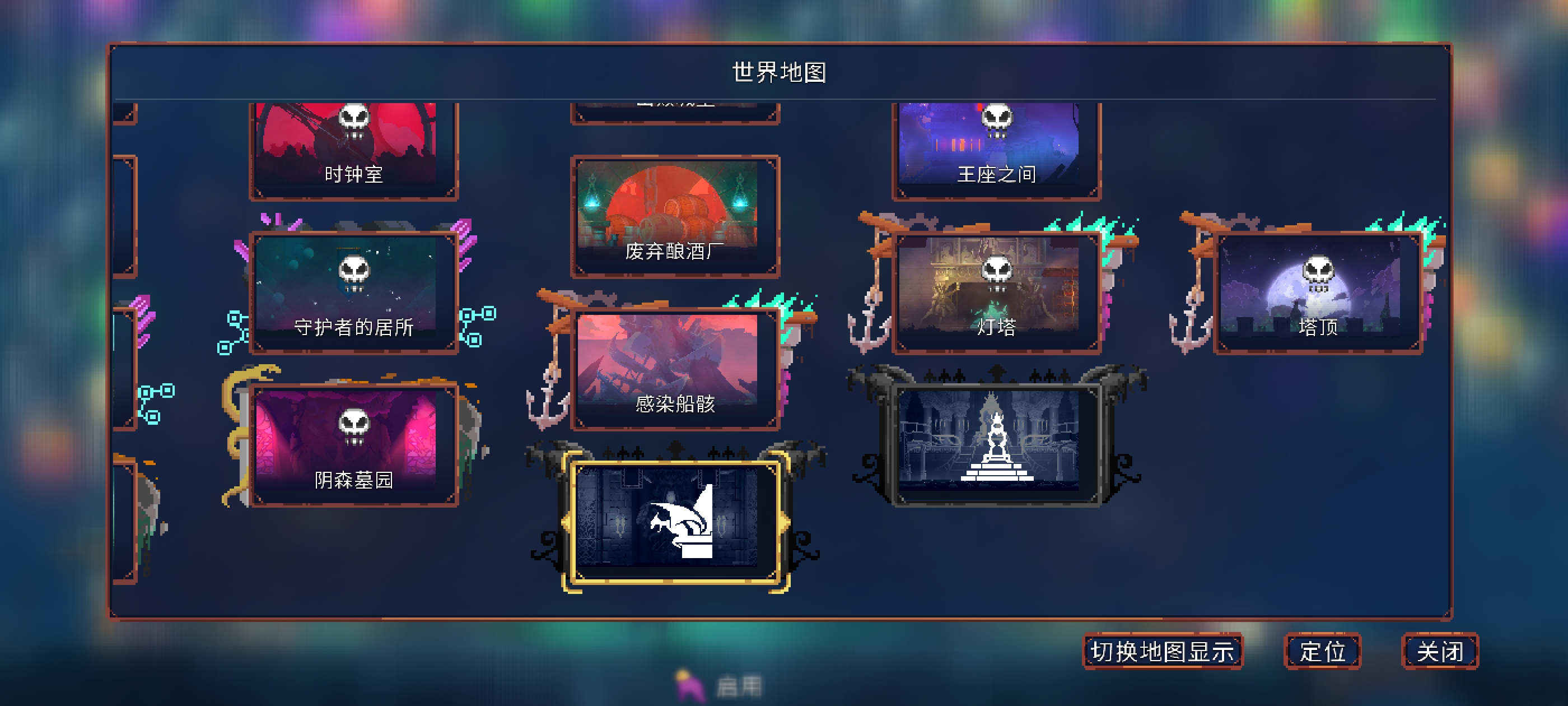1568x706 pixels.
Task: Select the 废弃酿酒厂 level tile
Action: (x=674, y=216)
